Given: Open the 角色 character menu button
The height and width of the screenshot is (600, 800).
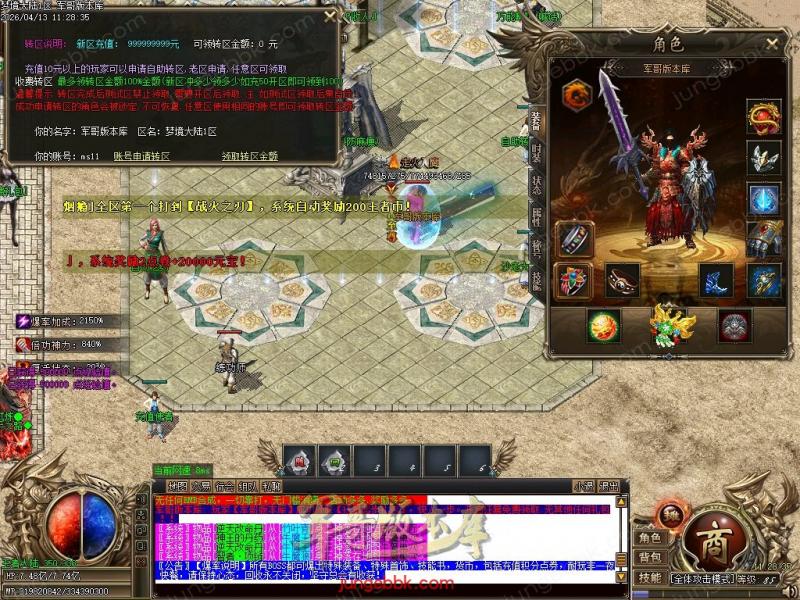Looking at the screenshot, I should (651, 537).
